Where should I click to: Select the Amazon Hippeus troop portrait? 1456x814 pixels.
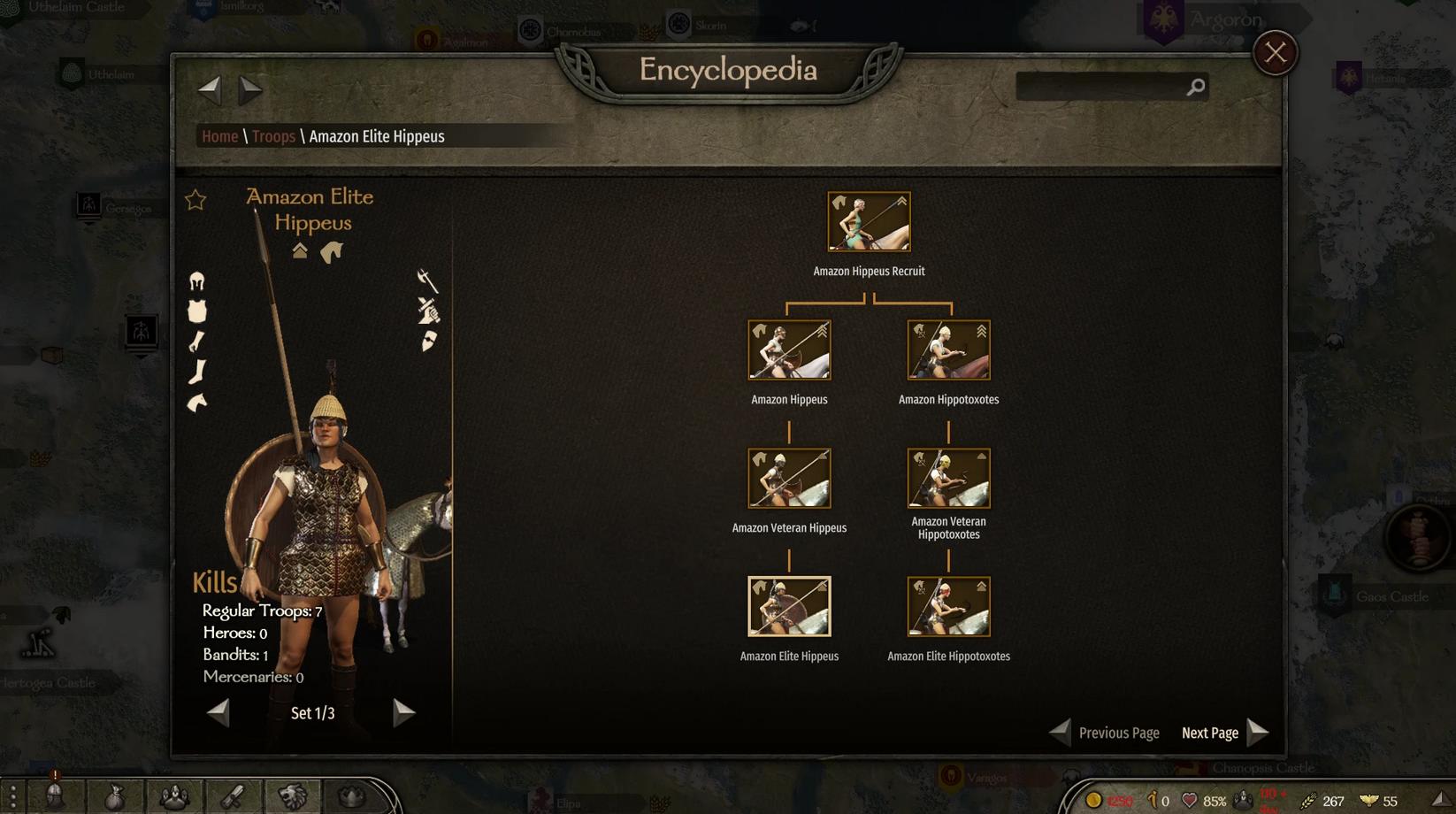click(789, 350)
